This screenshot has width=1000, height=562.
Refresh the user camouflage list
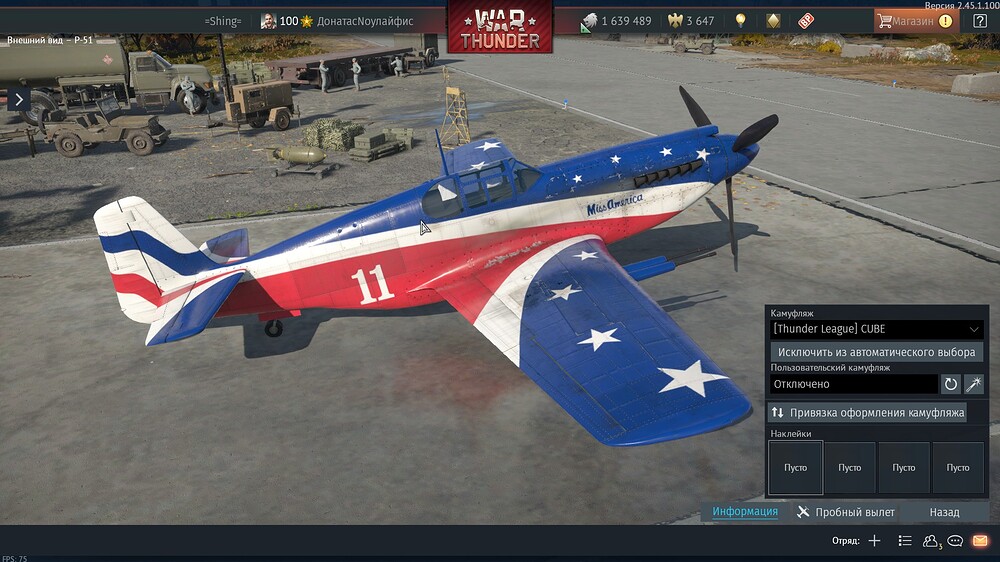coord(951,384)
